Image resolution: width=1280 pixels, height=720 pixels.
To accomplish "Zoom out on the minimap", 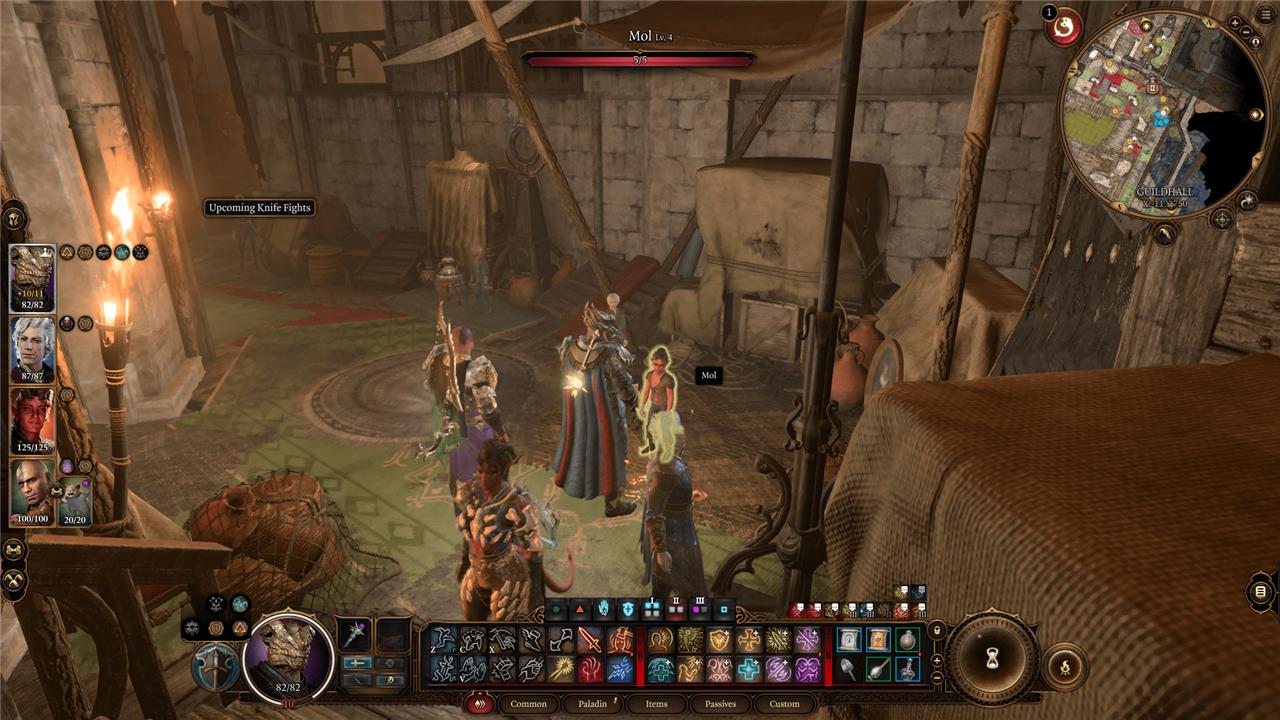I will point(1246,32).
